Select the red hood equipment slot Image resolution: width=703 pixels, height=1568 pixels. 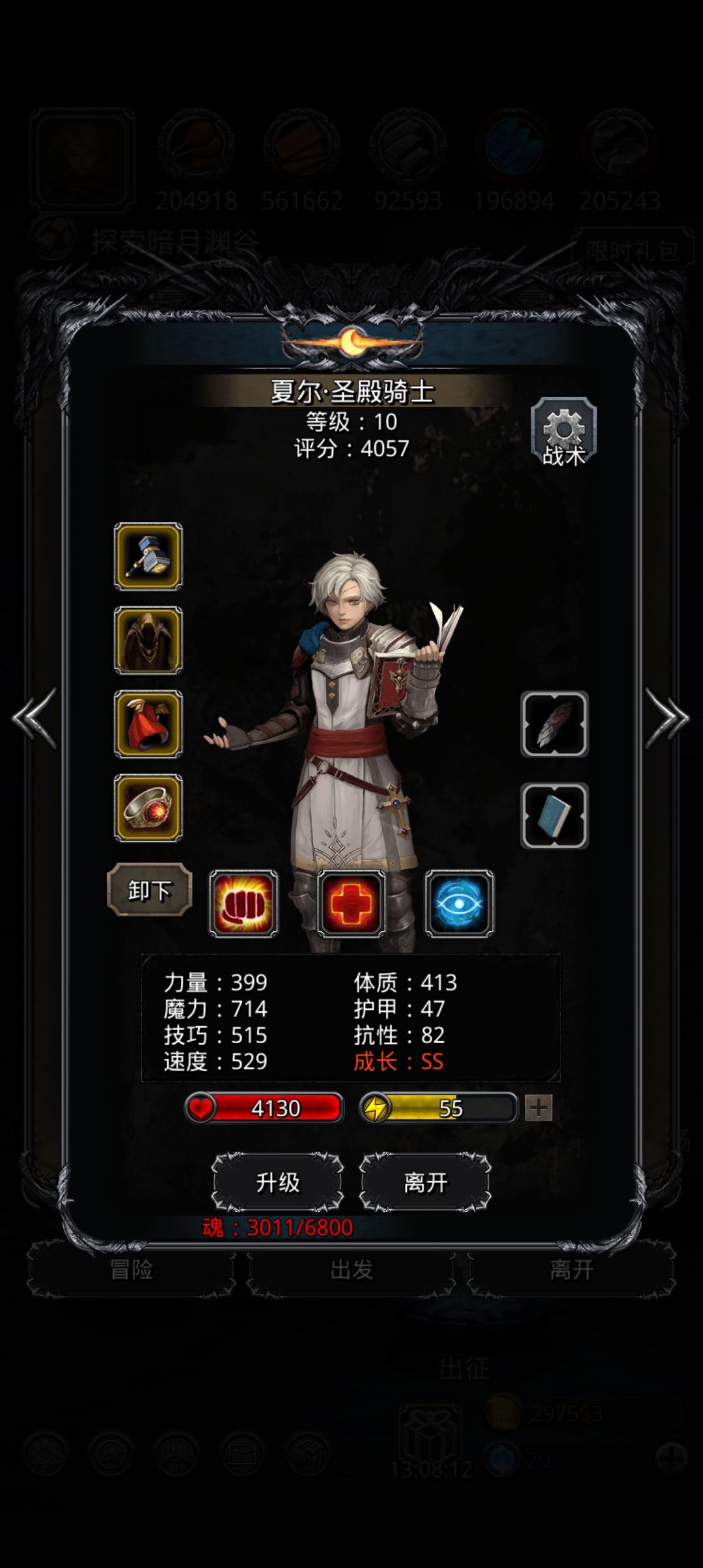tap(148, 724)
